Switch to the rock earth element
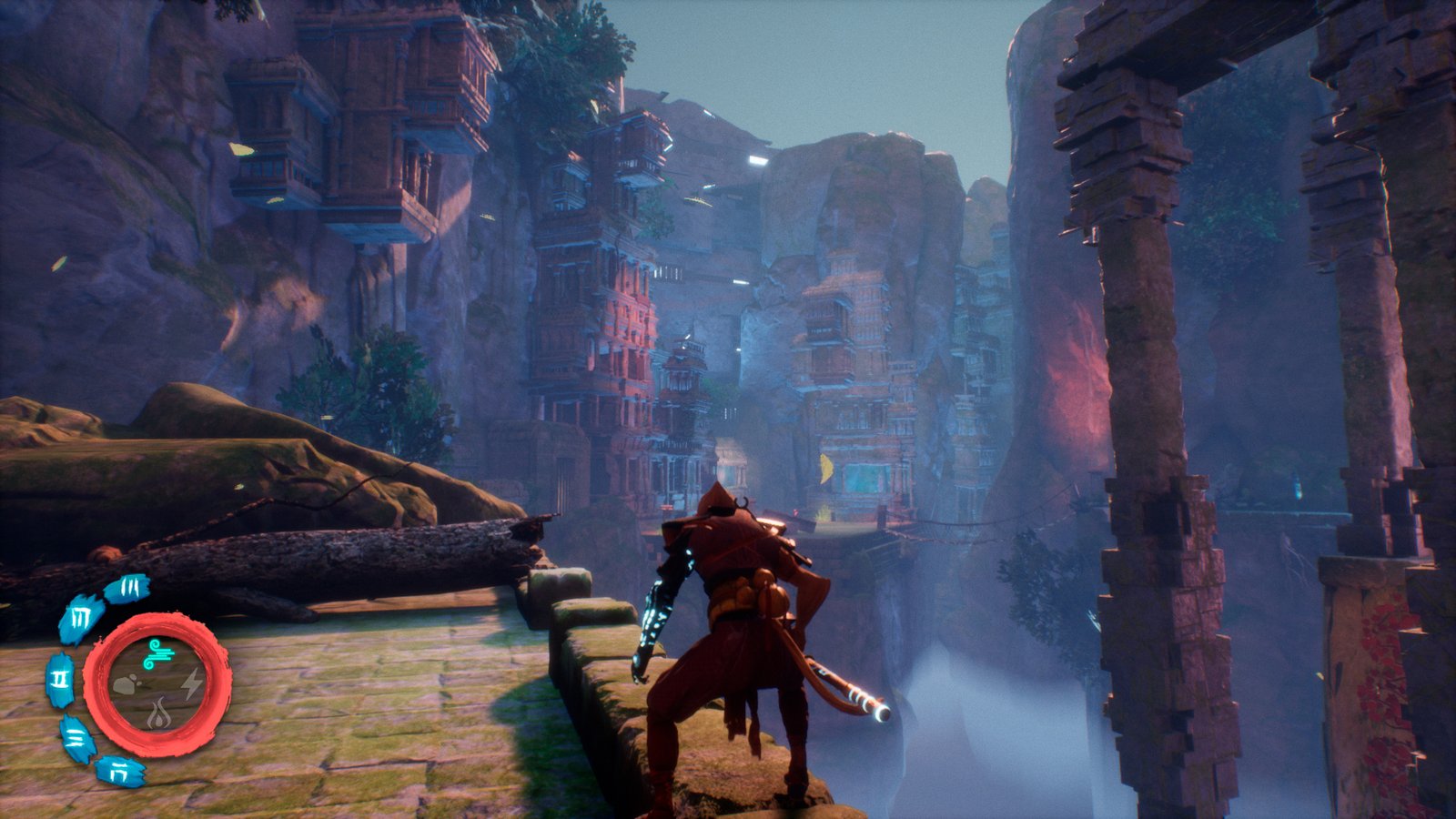The height and width of the screenshot is (819, 1456). (x=125, y=684)
